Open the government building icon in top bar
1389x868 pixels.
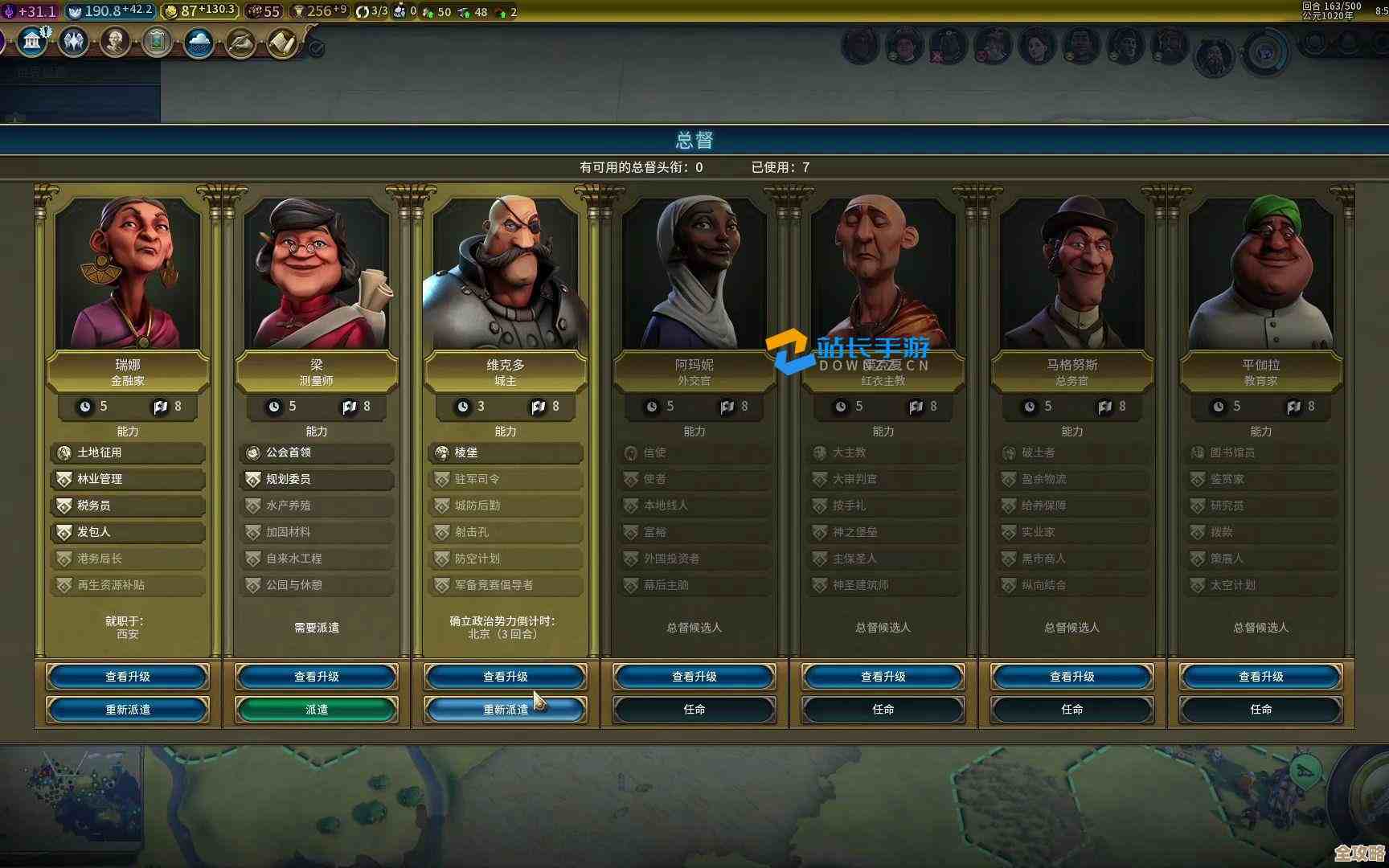pyautogui.click(x=32, y=42)
